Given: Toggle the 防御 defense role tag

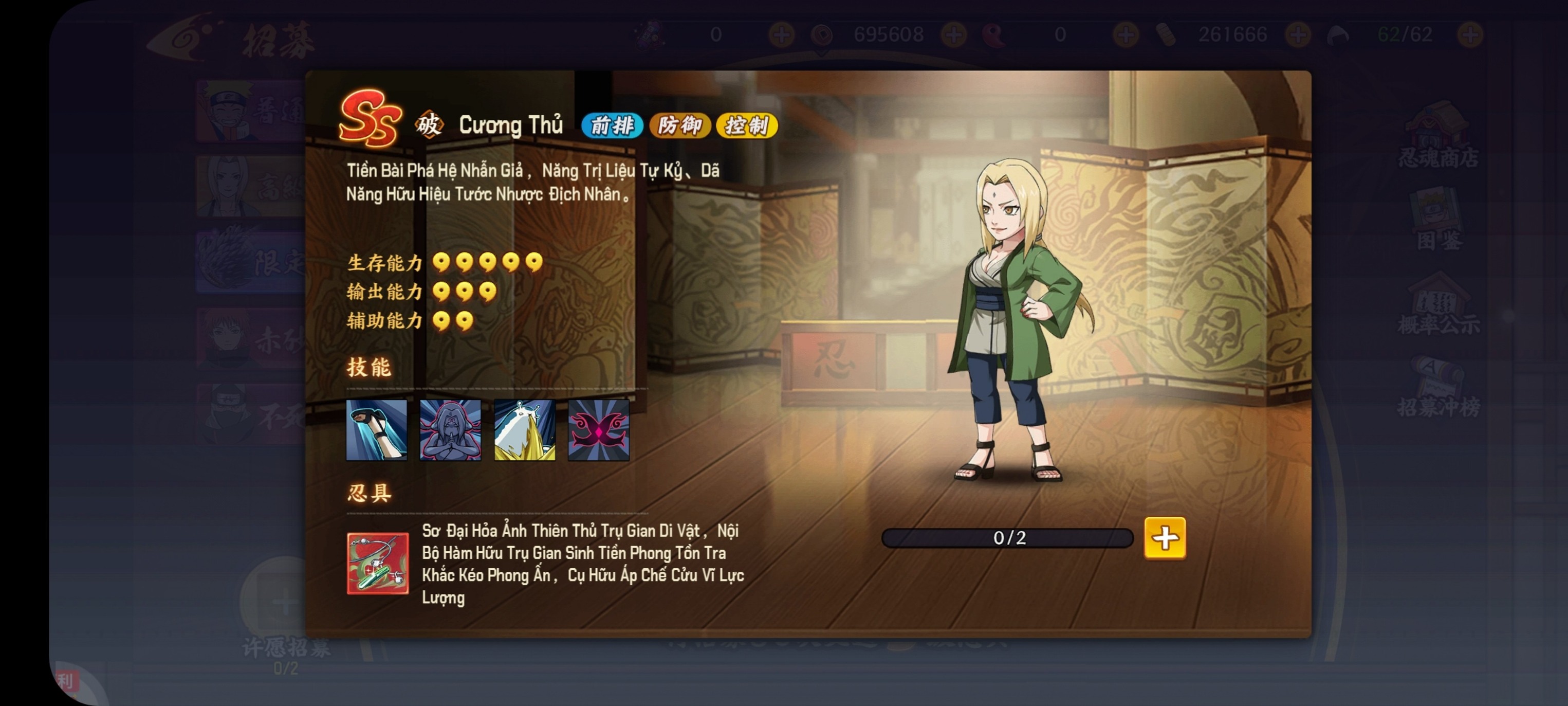Looking at the screenshot, I should click(680, 125).
